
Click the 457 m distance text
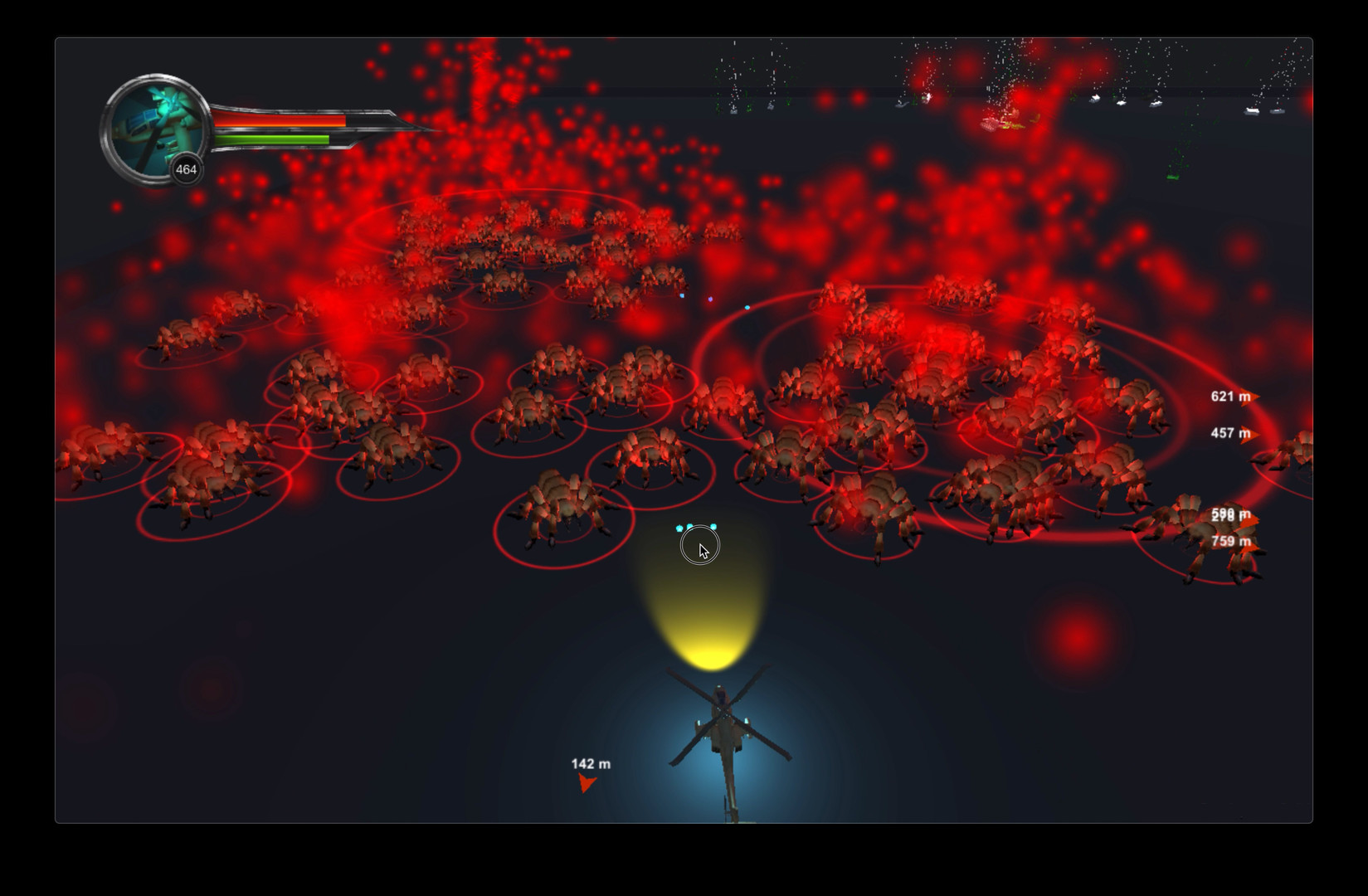click(1226, 431)
